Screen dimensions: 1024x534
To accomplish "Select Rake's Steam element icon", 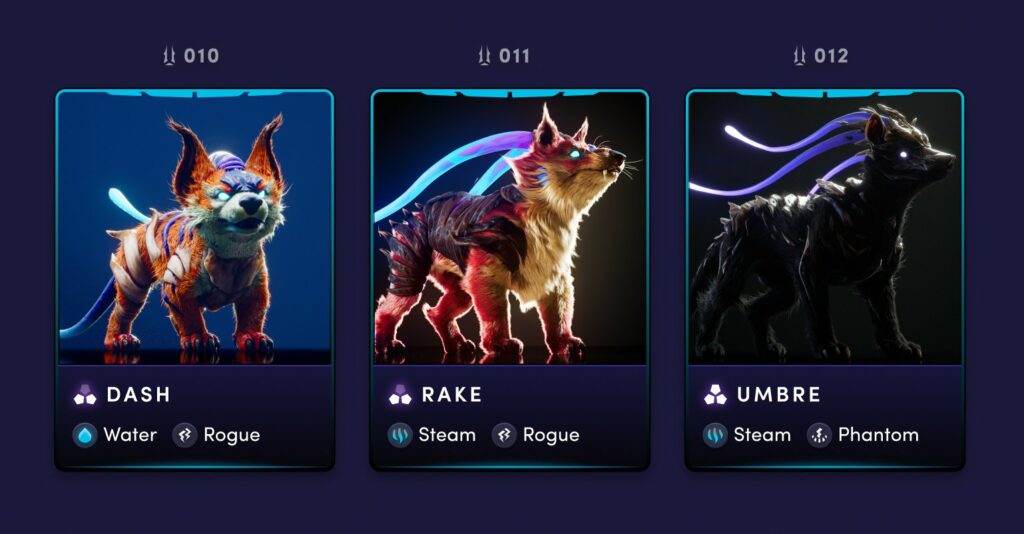I will pyautogui.click(x=400, y=435).
